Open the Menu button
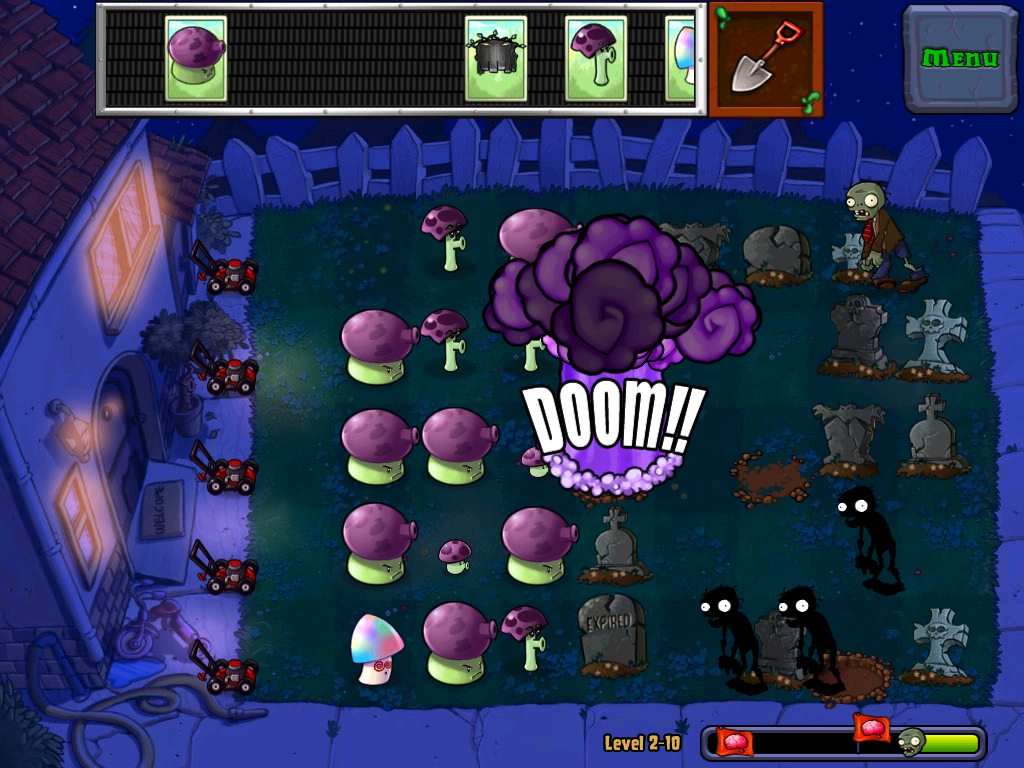The width and height of the screenshot is (1024, 768). (959, 58)
